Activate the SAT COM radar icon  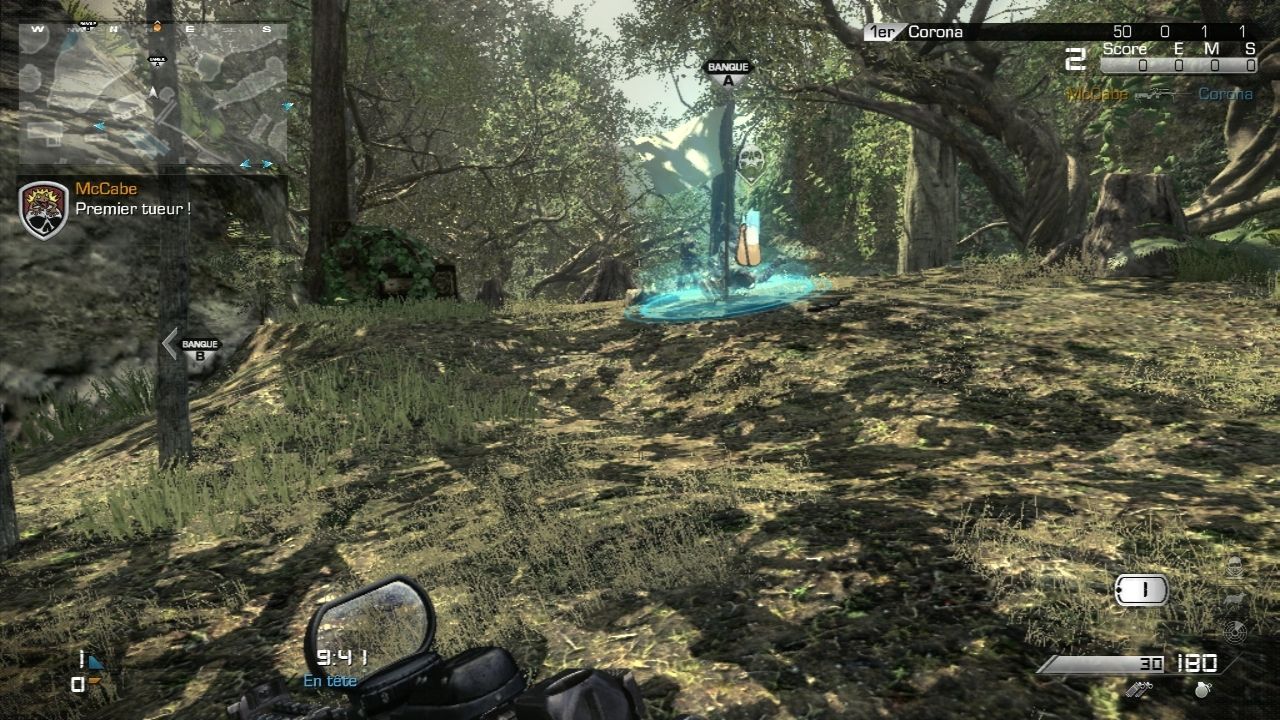tap(1236, 631)
